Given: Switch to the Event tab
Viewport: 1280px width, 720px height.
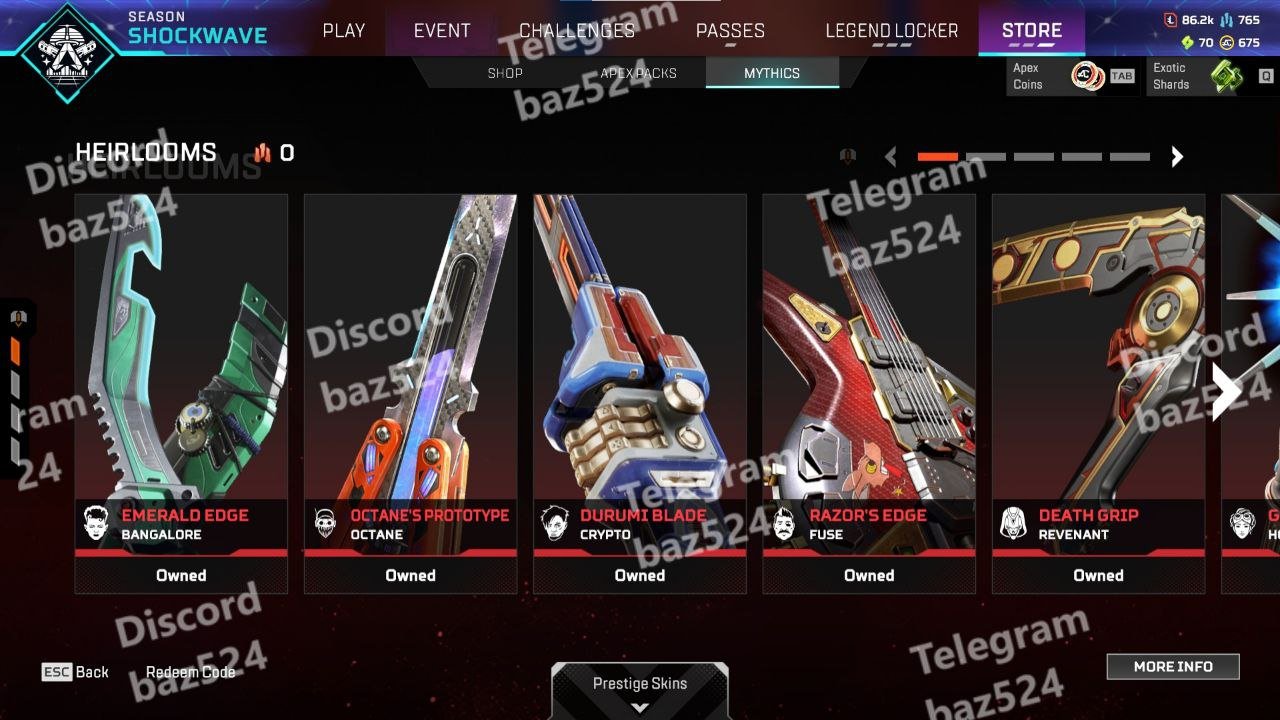Looking at the screenshot, I should point(442,31).
